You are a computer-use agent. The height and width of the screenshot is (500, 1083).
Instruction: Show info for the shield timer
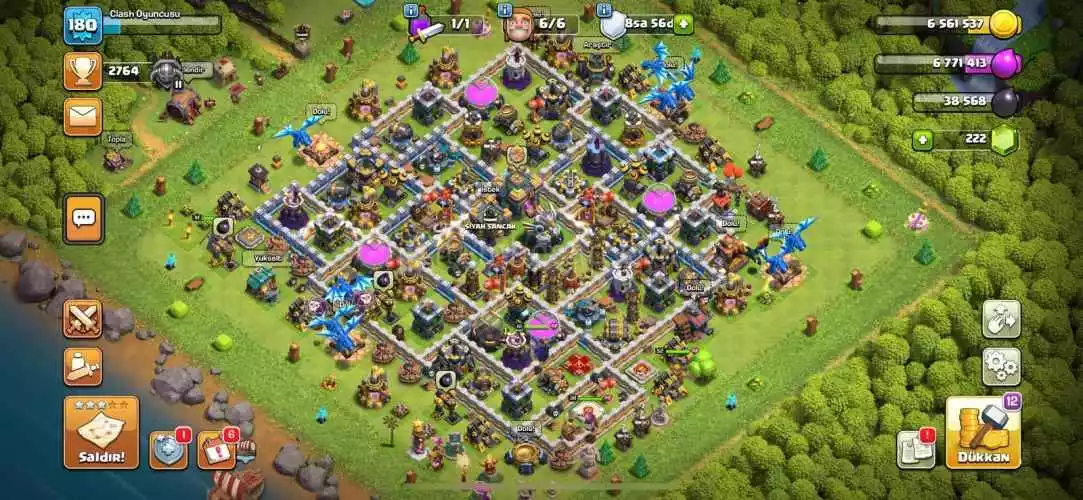tap(606, 9)
